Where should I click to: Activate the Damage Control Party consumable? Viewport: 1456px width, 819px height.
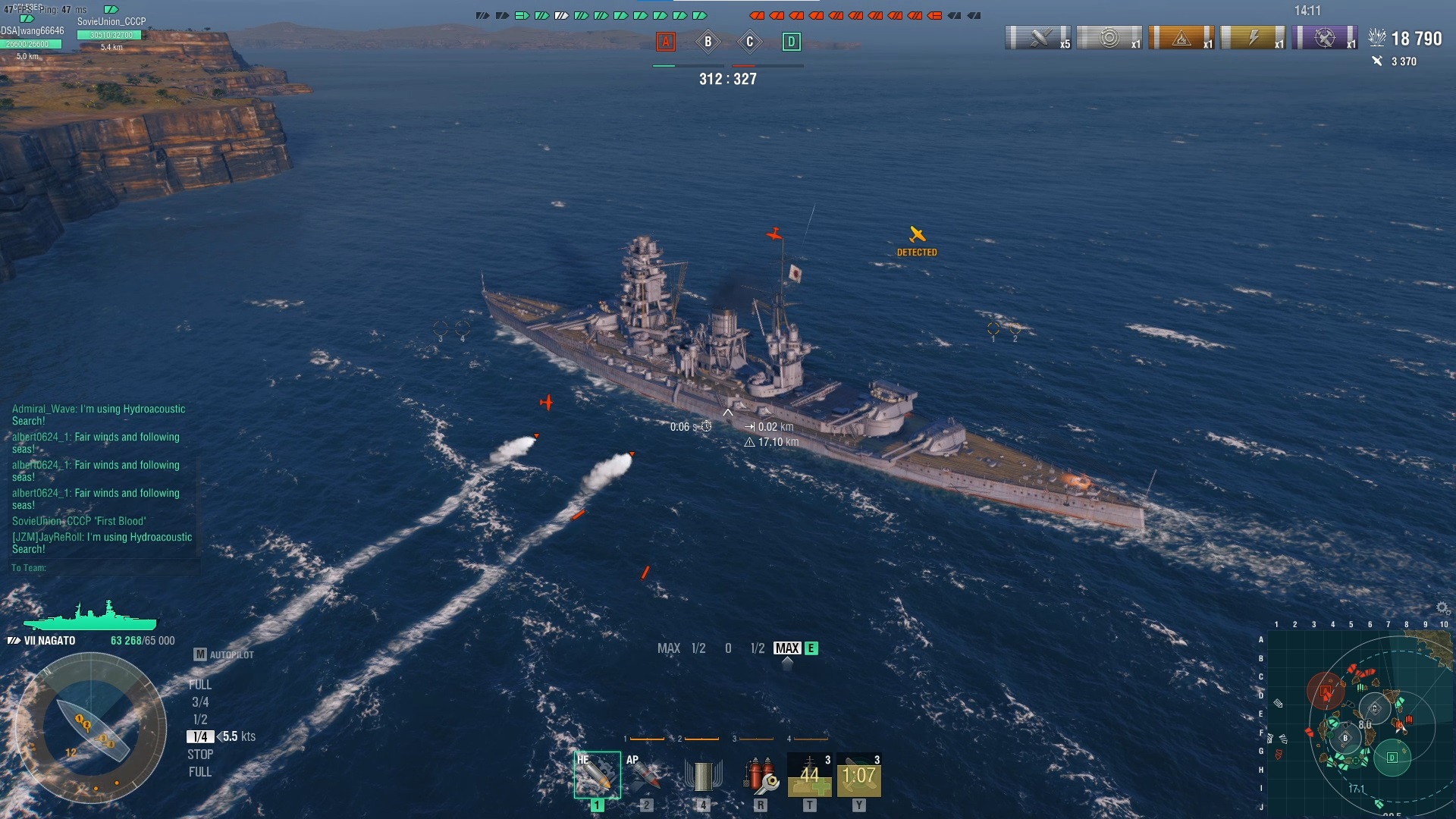[761, 775]
